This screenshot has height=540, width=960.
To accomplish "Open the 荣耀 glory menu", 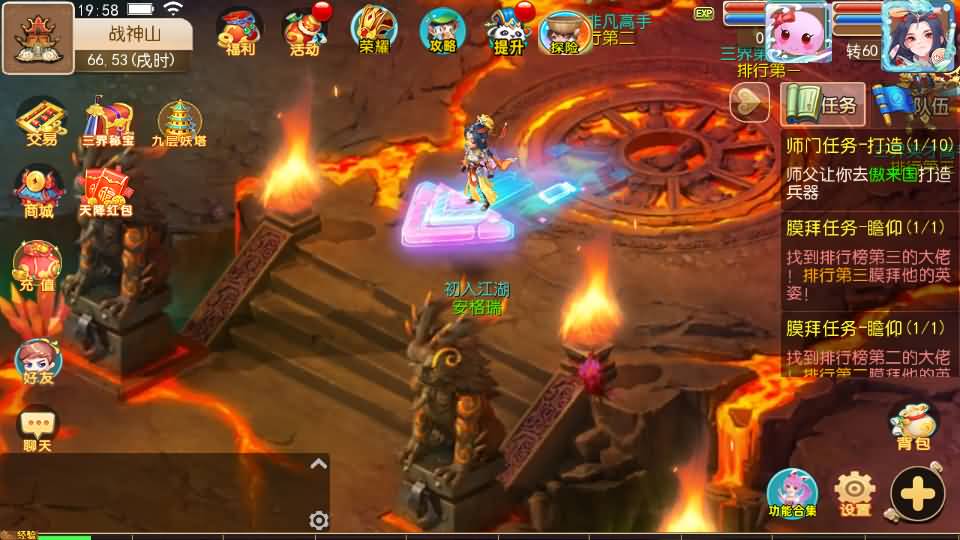I will point(373,31).
